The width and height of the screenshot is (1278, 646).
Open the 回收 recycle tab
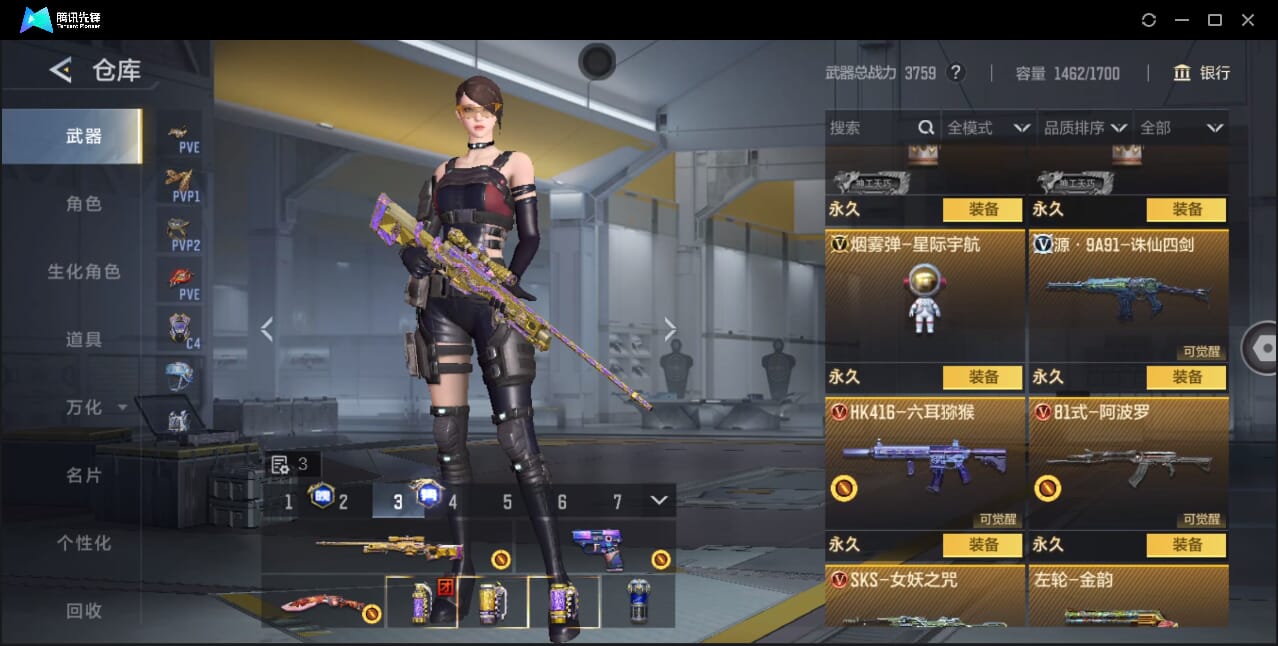point(84,610)
